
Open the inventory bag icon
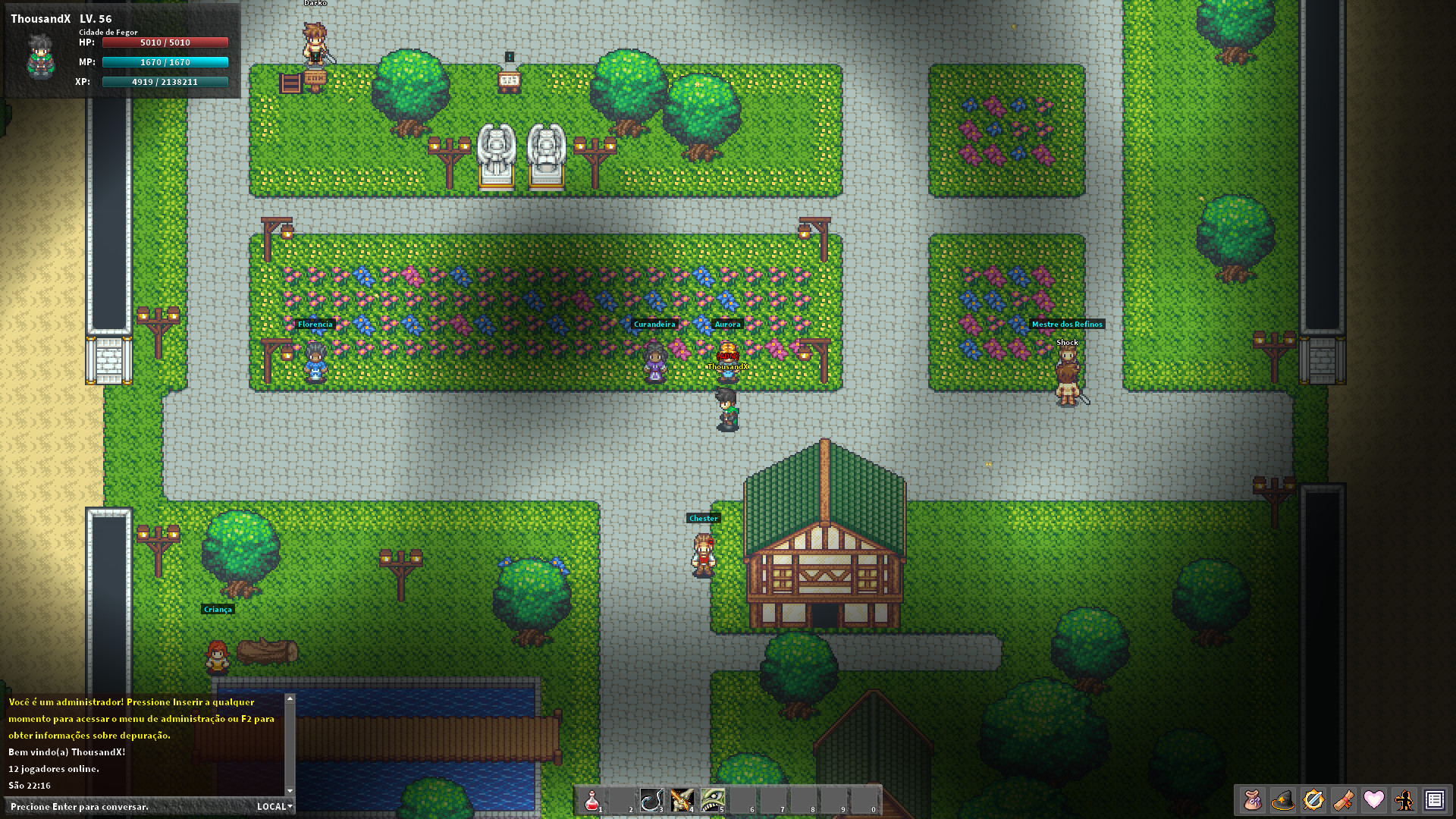[1253, 799]
